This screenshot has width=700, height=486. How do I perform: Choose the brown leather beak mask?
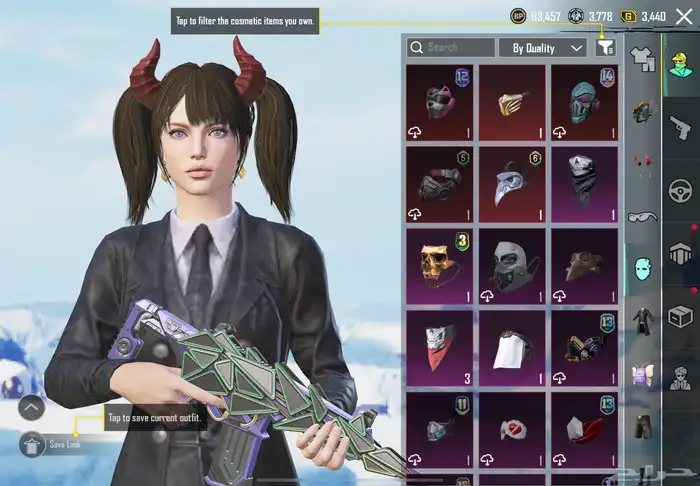[584, 265]
